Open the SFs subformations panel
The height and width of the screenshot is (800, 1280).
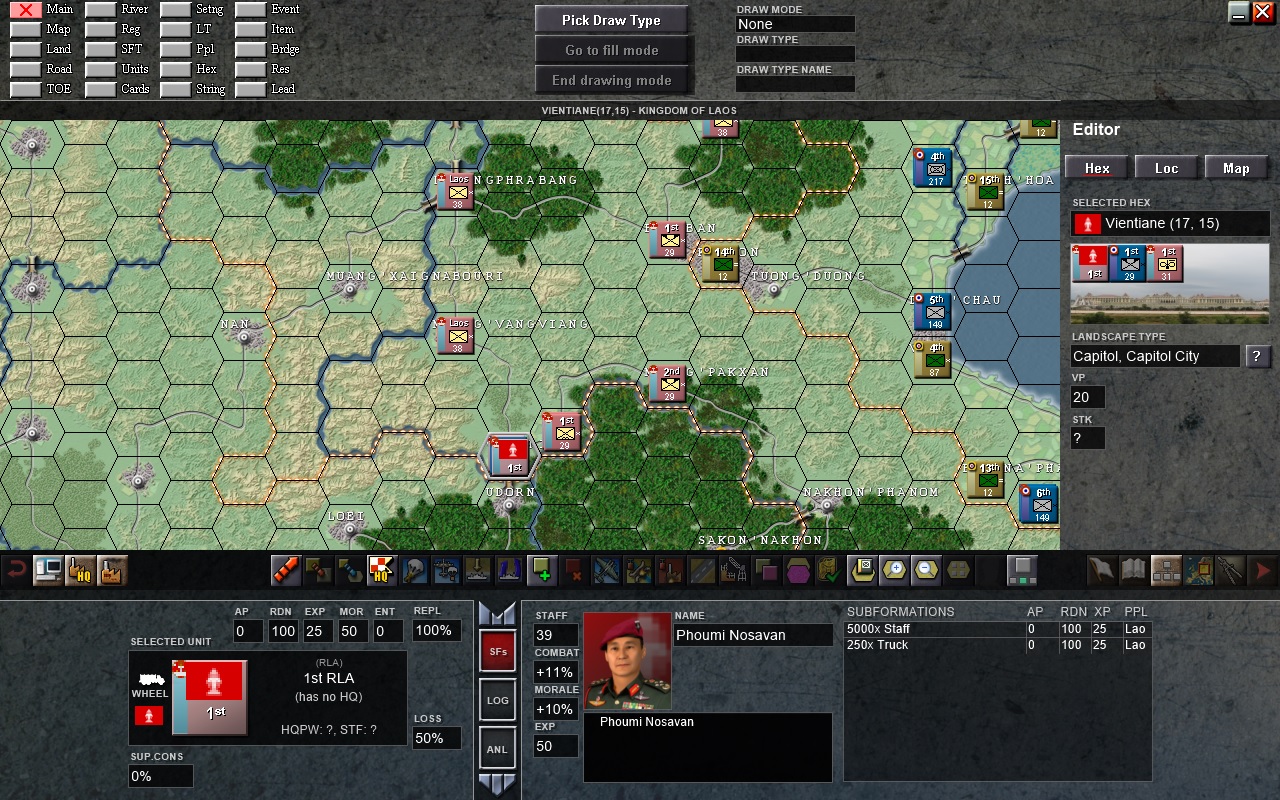coord(497,651)
